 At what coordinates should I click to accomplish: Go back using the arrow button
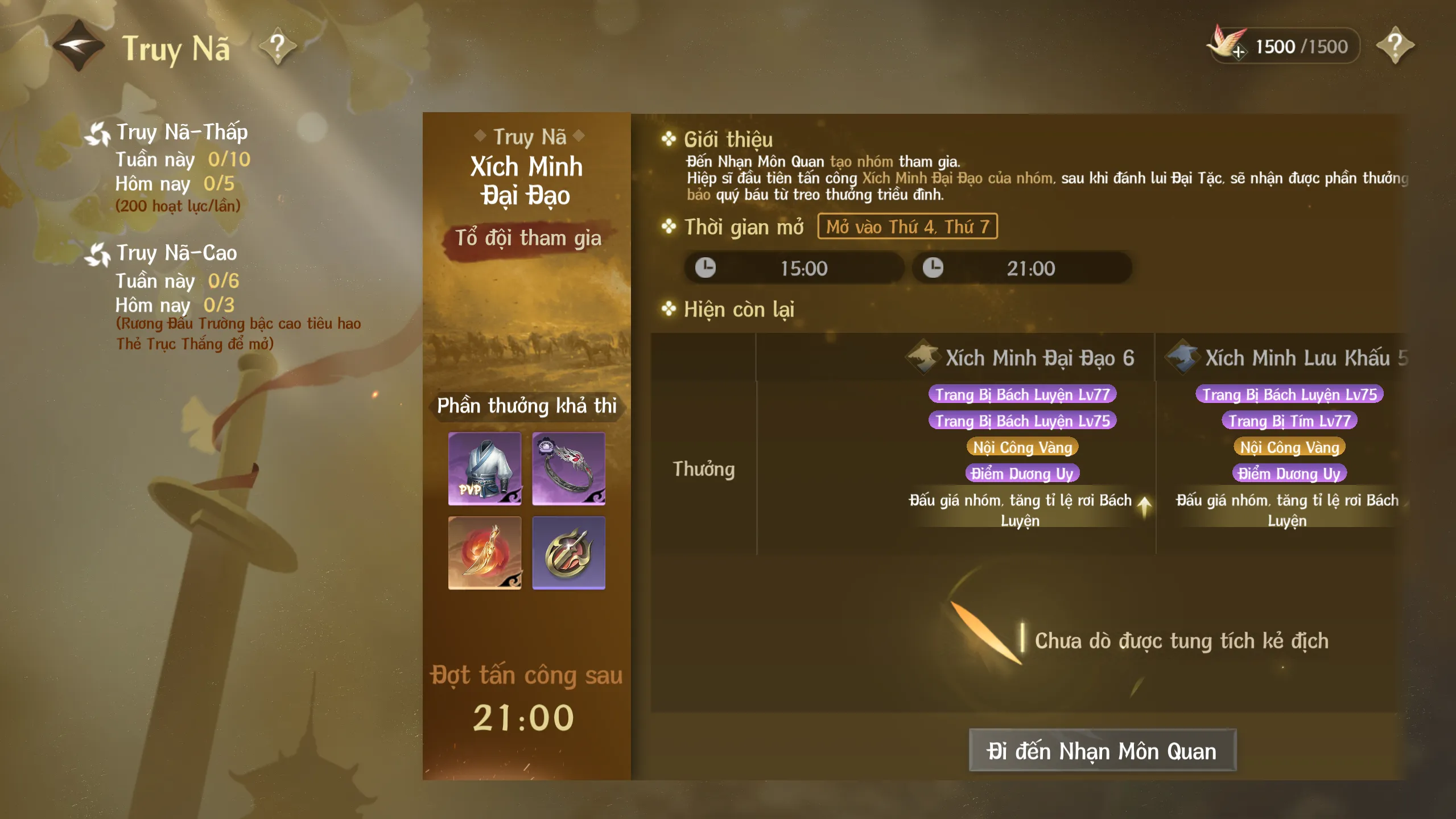79,46
